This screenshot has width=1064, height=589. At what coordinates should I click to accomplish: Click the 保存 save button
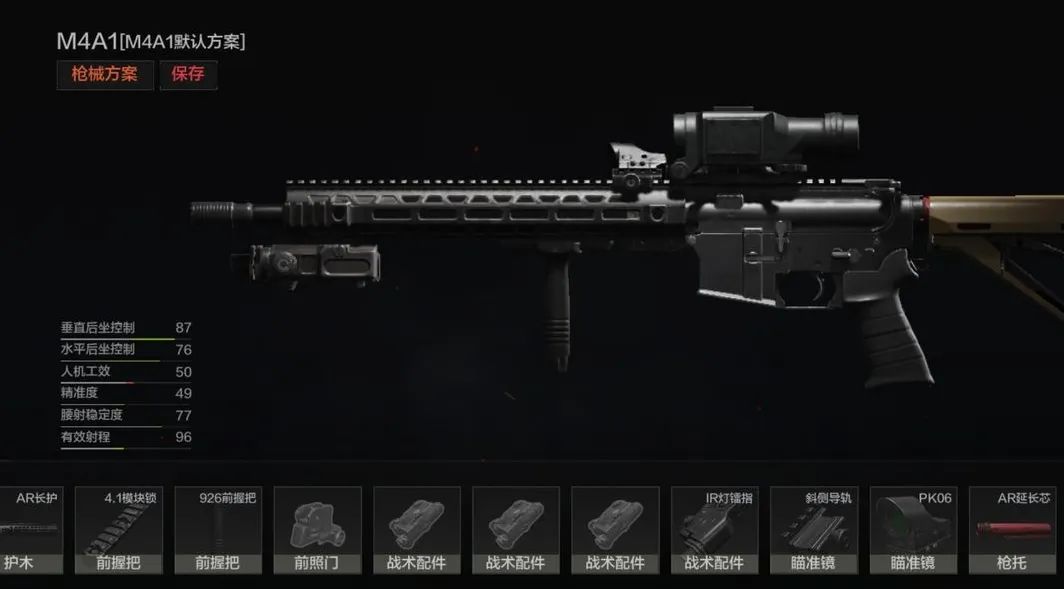[x=188, y=75]
